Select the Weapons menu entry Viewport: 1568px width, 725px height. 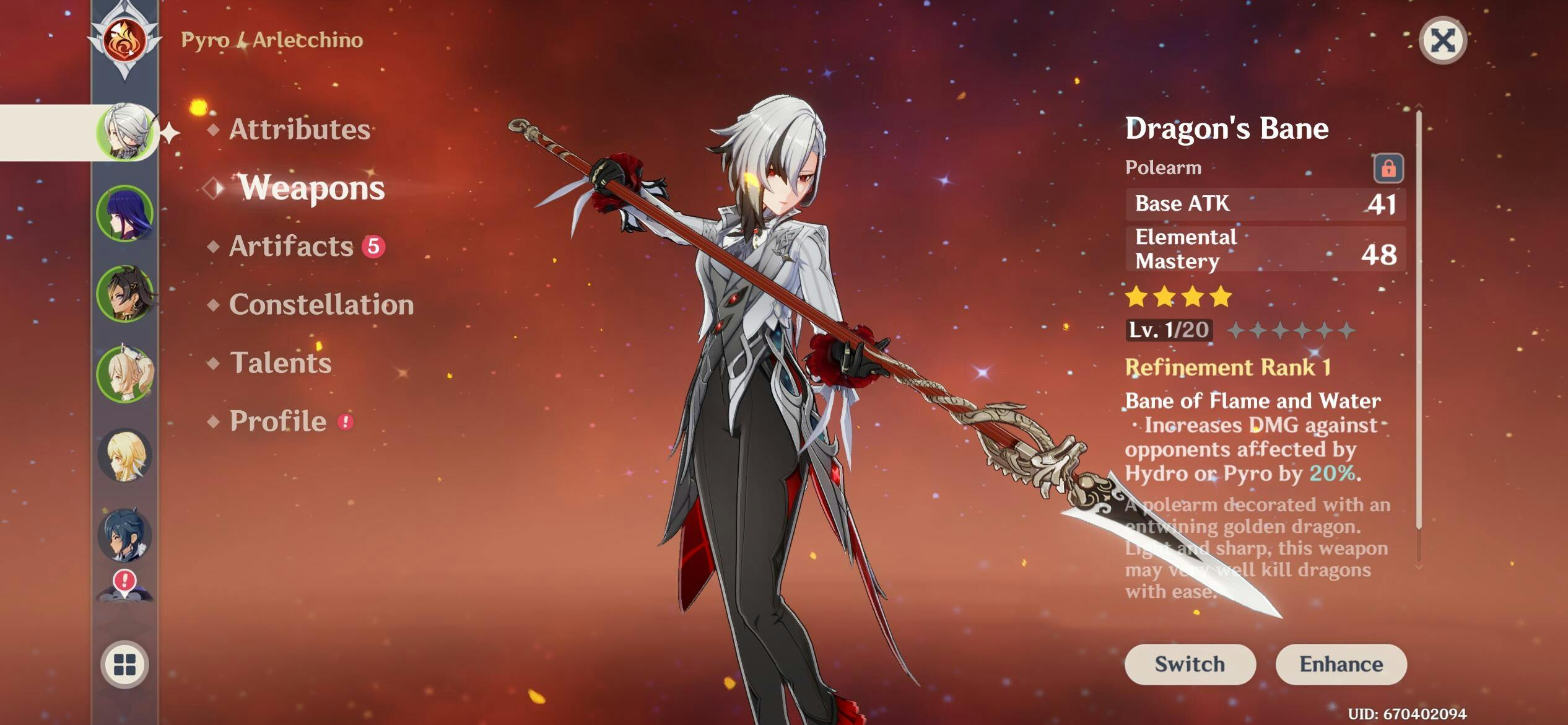click(x=311, y=187)
